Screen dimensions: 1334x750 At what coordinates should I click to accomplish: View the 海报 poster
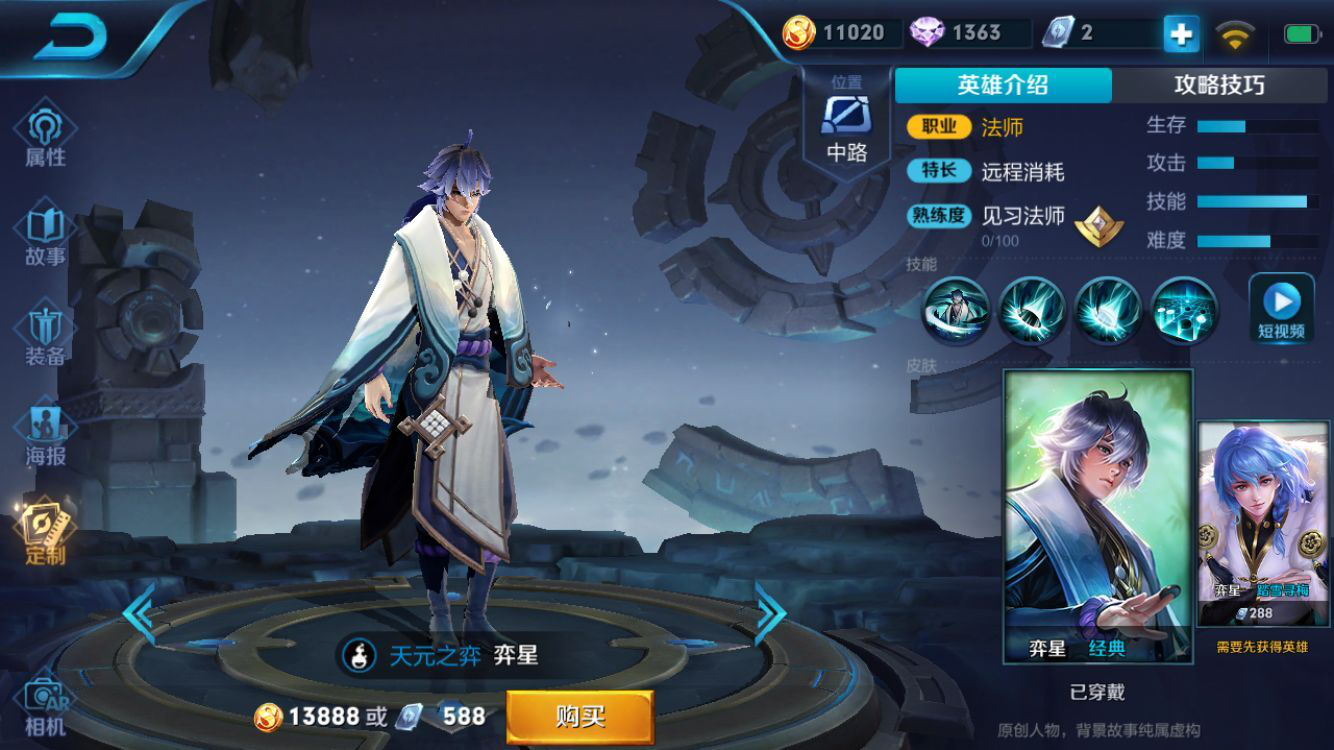(x=45, y=436)
